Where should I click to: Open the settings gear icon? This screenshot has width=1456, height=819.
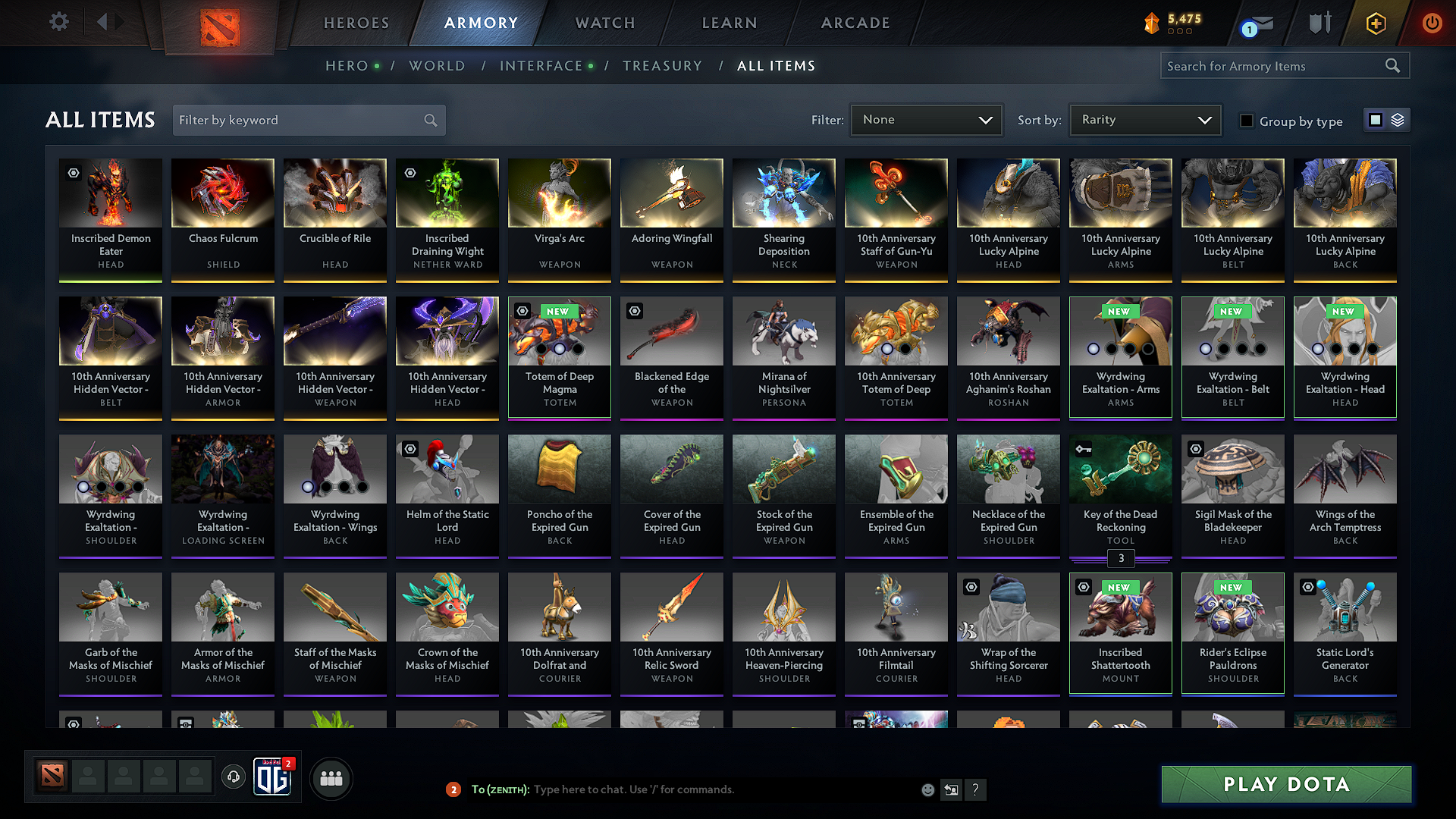point(58,22)
